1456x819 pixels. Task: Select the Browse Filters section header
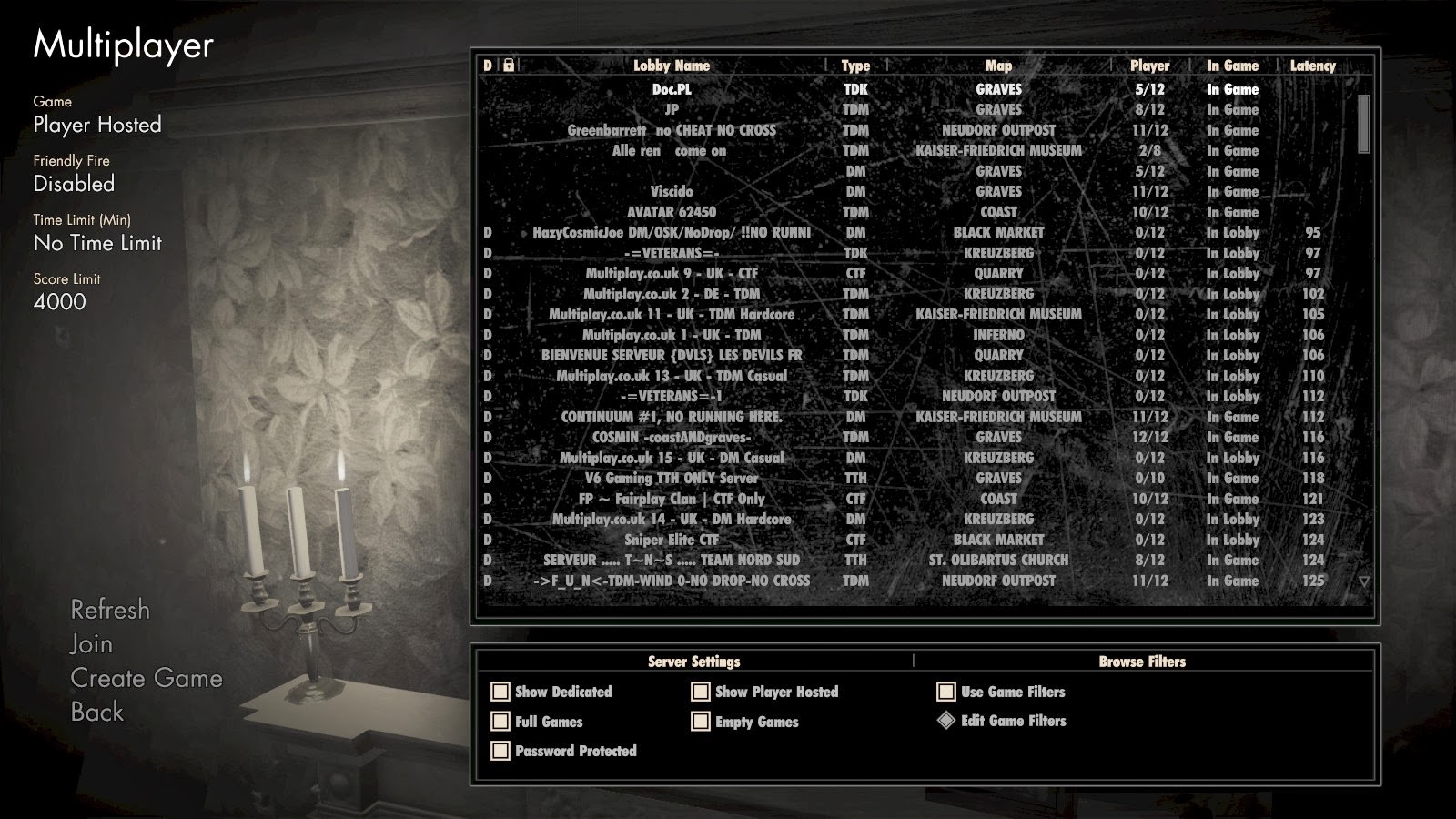point(1143,662)
